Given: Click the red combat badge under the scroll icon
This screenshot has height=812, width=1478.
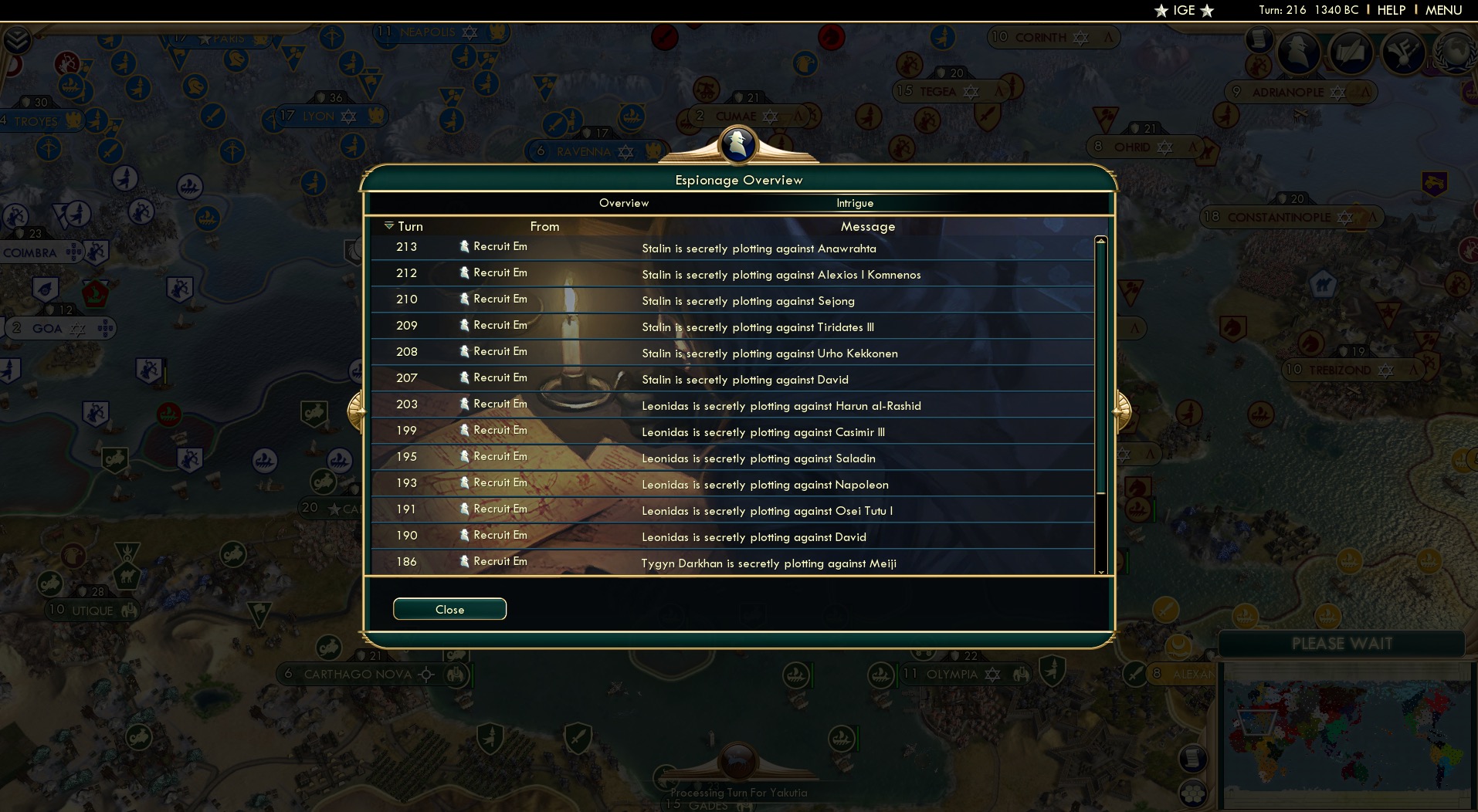Looking at the screenshot, I should (x=1259, y=64).
